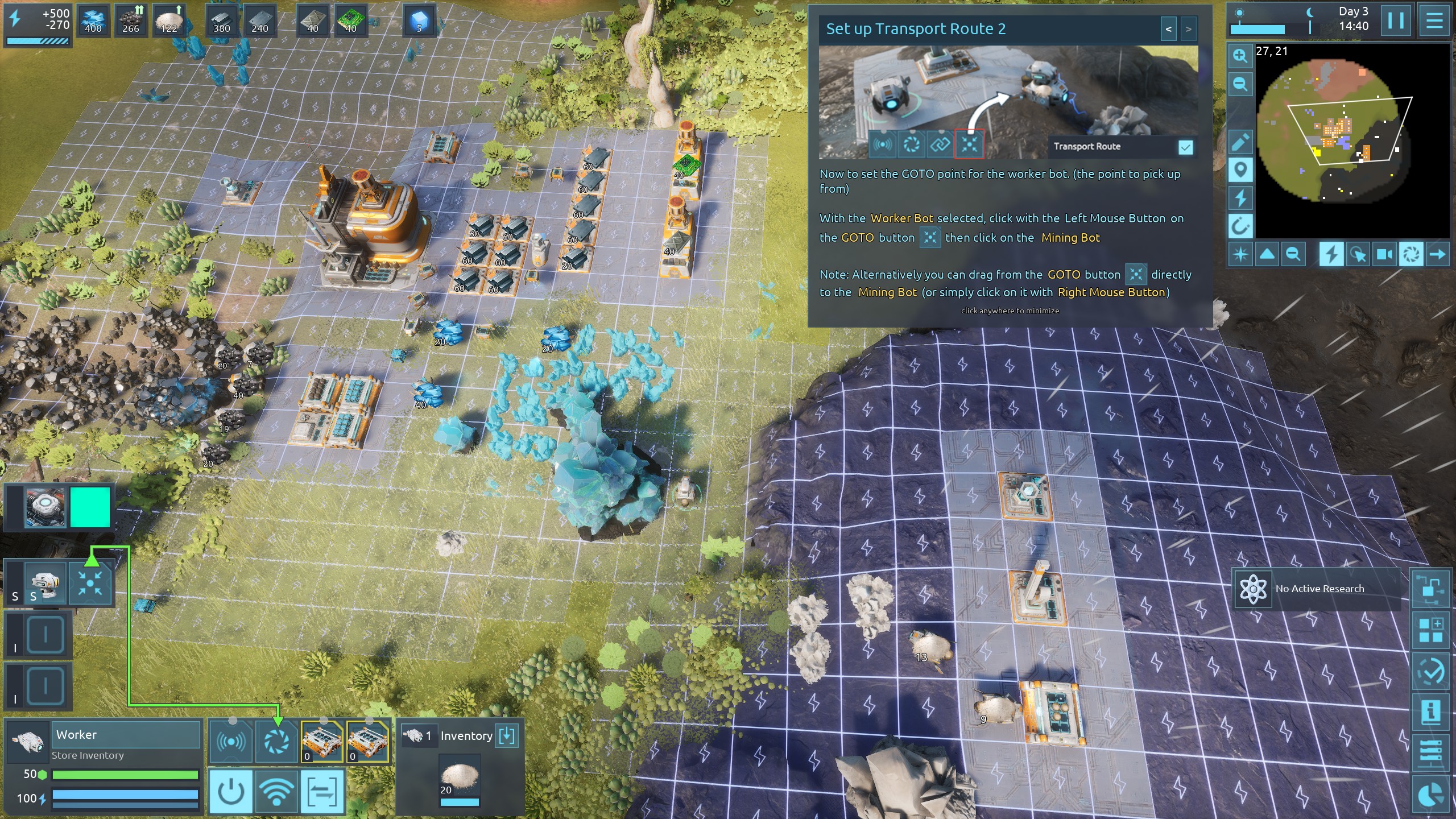1456x819 pixels.
Task: Toggle the map pin marker button
Action: click(1240, 169)
